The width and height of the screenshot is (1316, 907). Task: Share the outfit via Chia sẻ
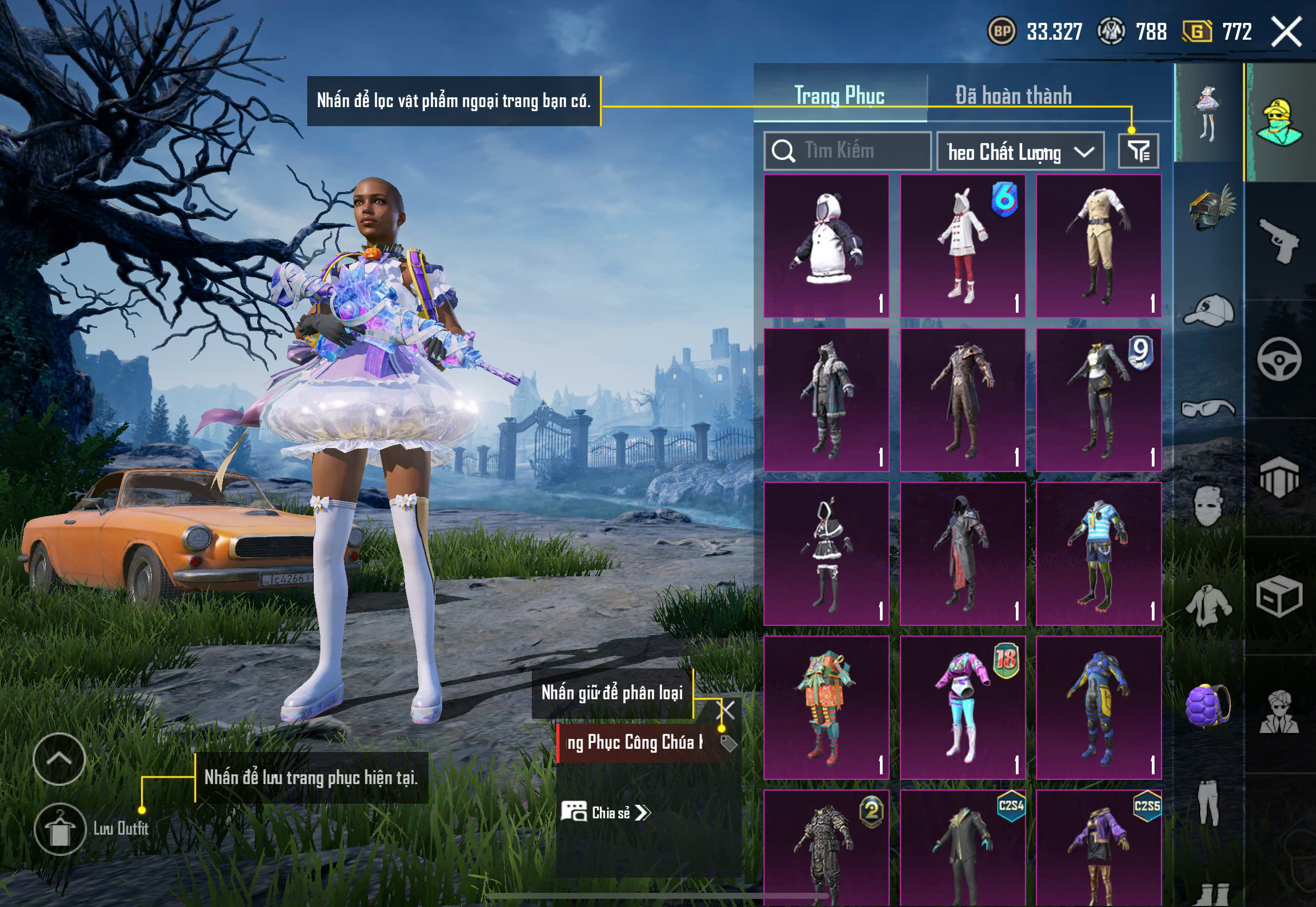point(606,813)
